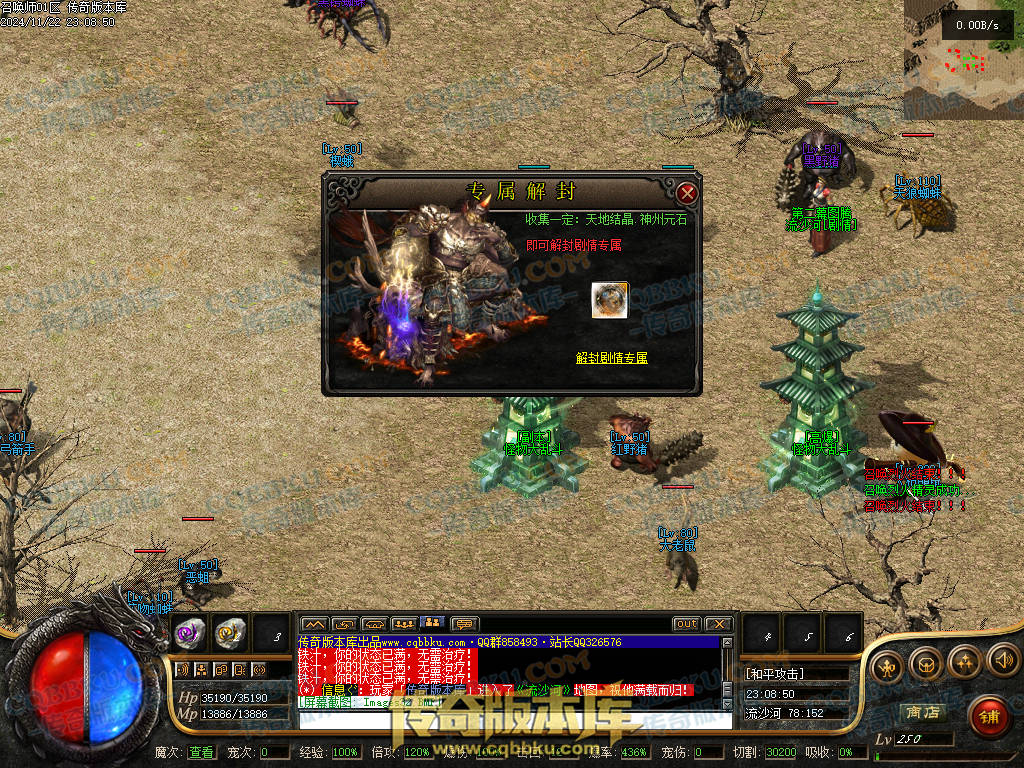1024x768 pixels.
Task: Open the bag inventory
Action: click(x=925, y=661)
